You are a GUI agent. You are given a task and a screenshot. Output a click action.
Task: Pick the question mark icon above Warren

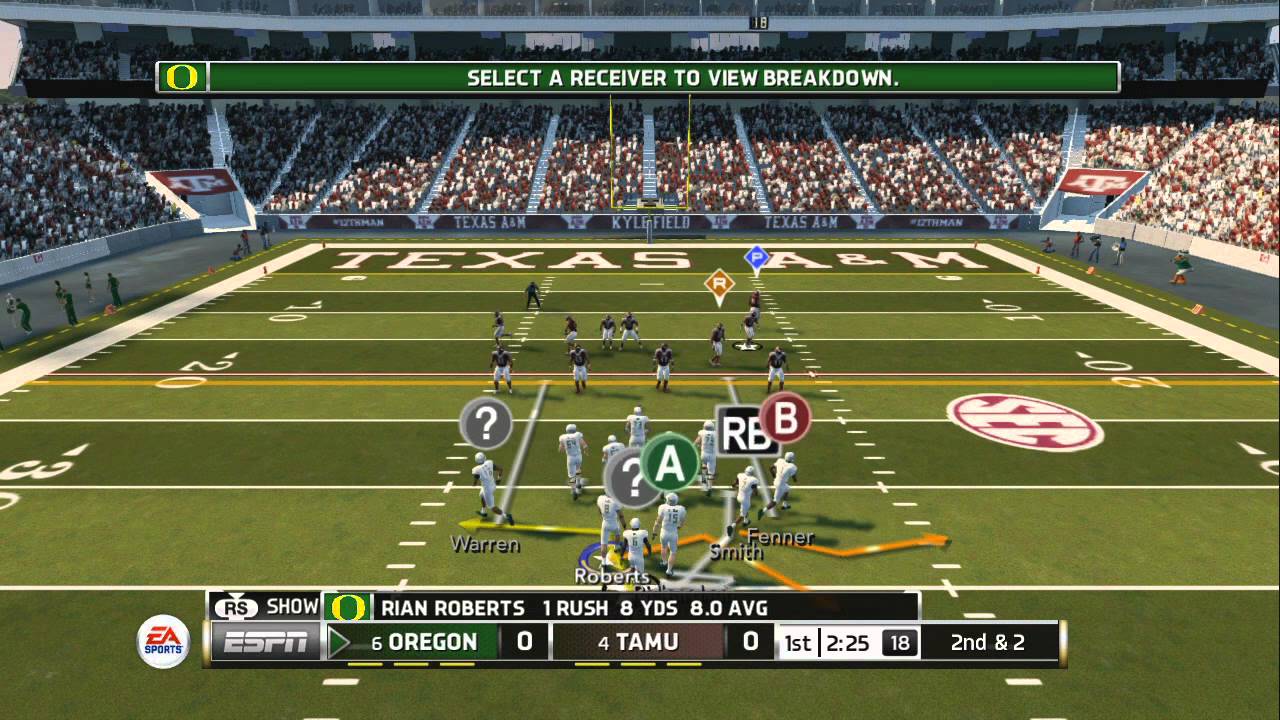[x=486, y=424]
